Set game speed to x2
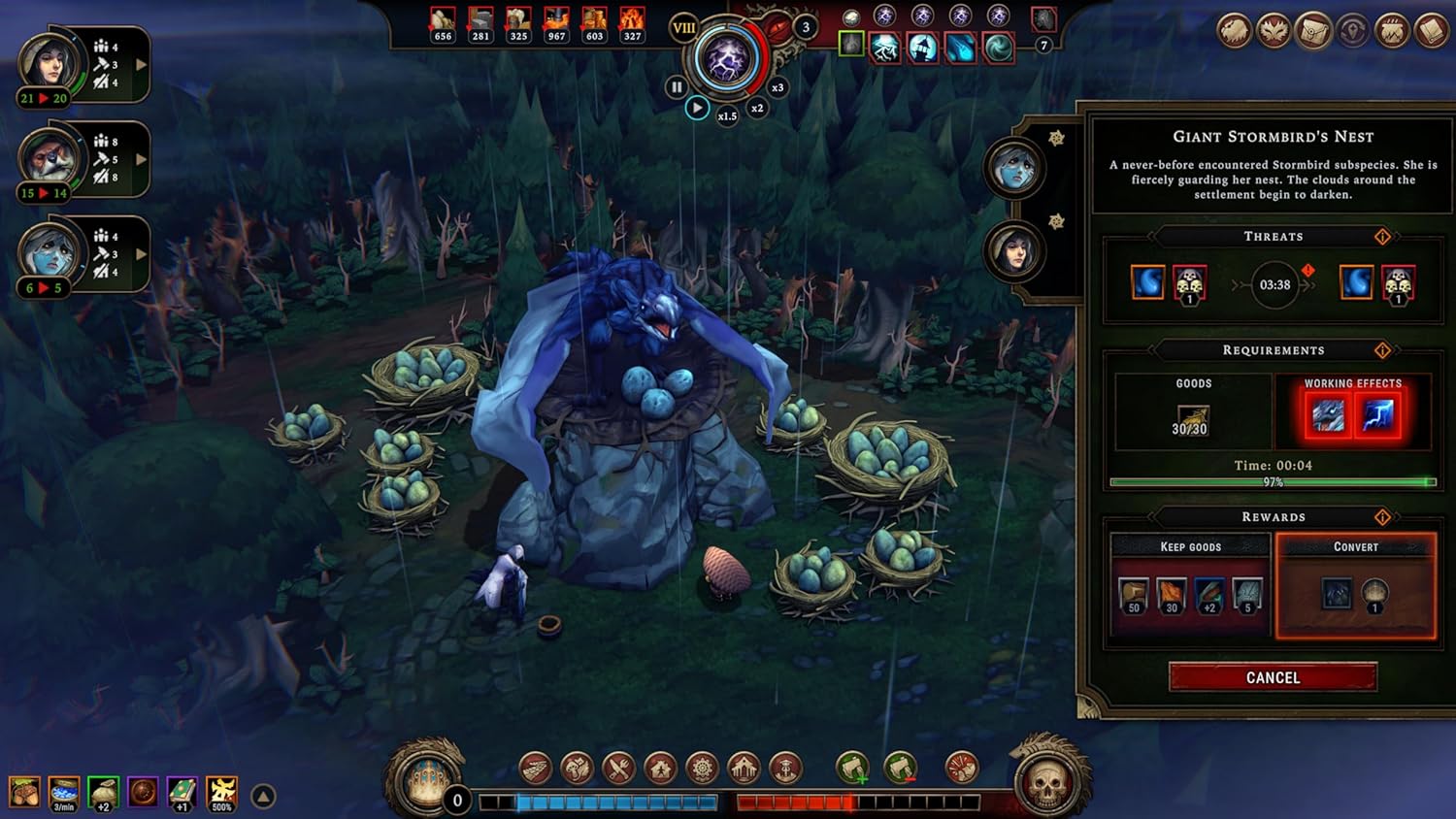The height and width of the screenshot is (819, 1456). (757, 108)
